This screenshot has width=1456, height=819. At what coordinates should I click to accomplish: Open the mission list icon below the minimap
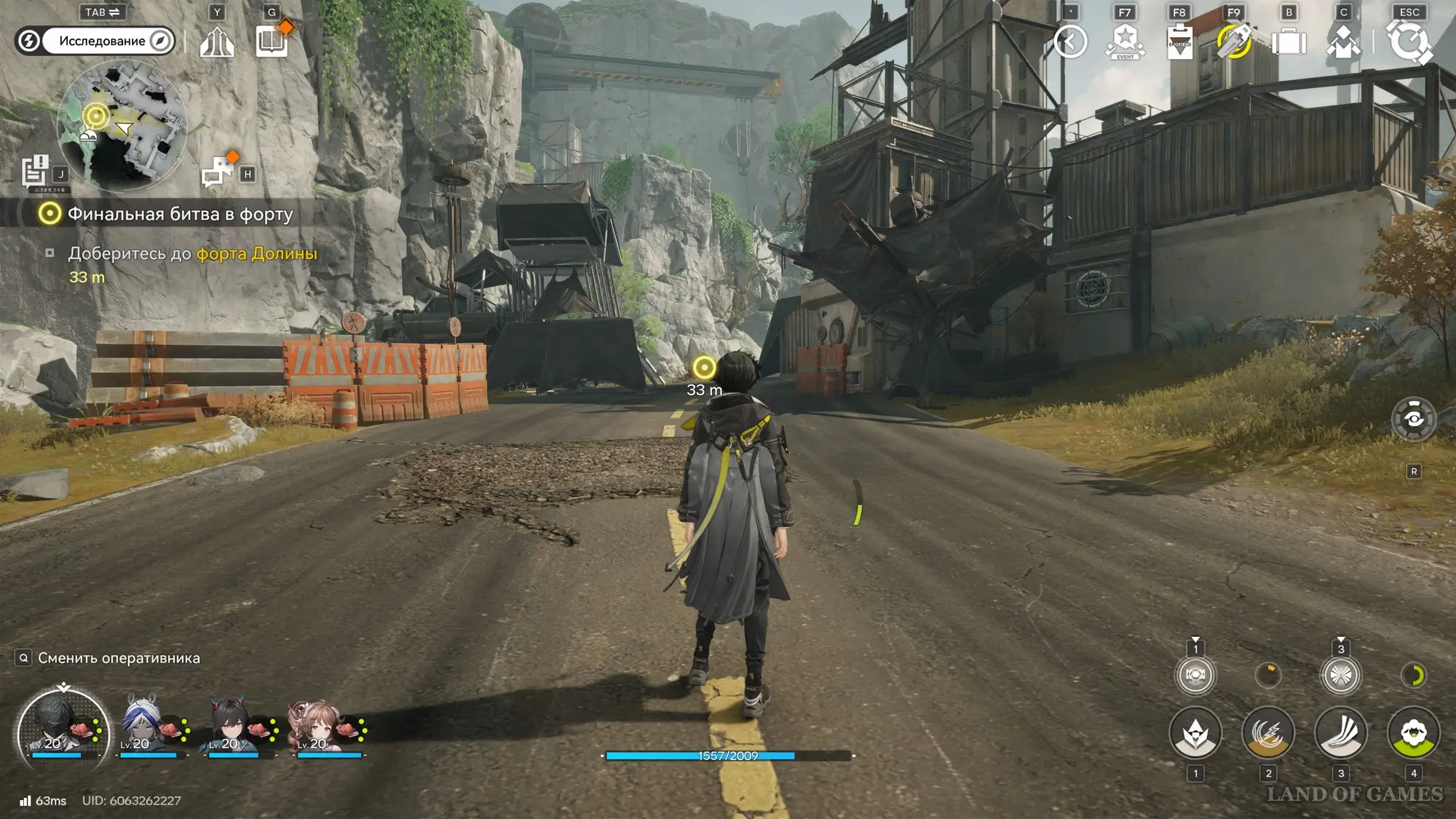pos(35,173)
